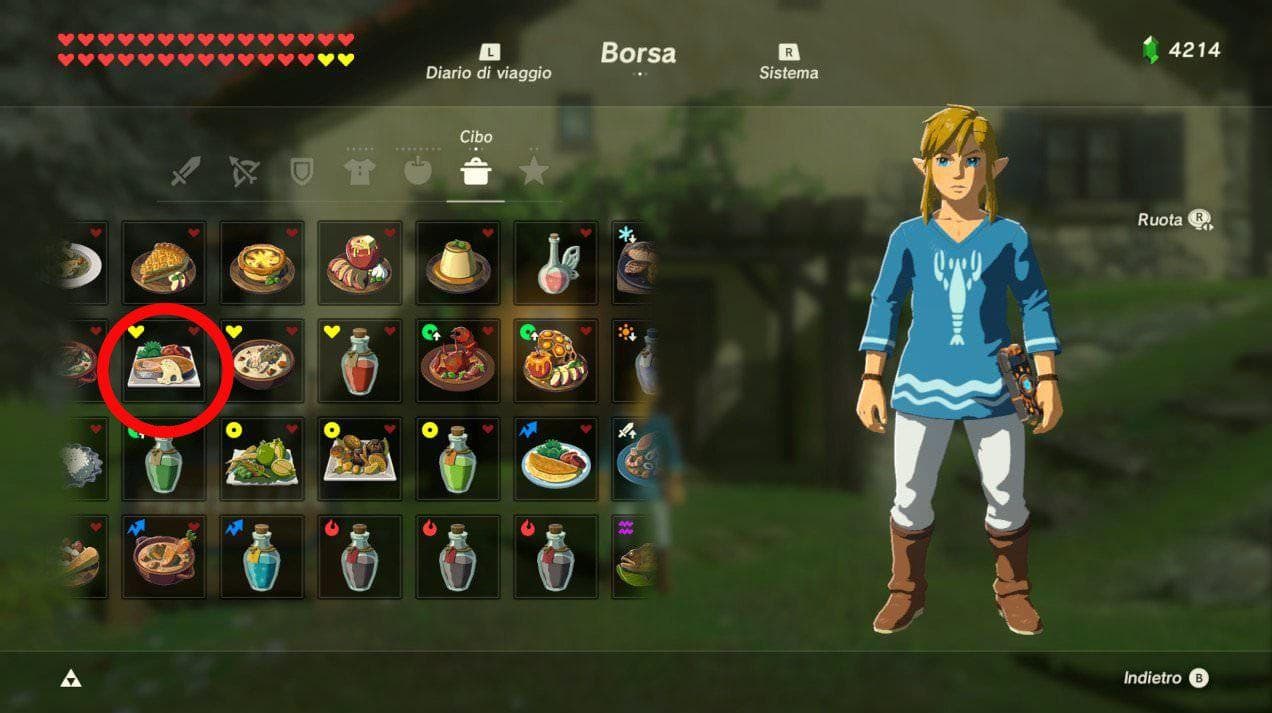The width and height of the screenshot is (1272, 713).
Task: Open the key items star tab
Action: point(533,172)
